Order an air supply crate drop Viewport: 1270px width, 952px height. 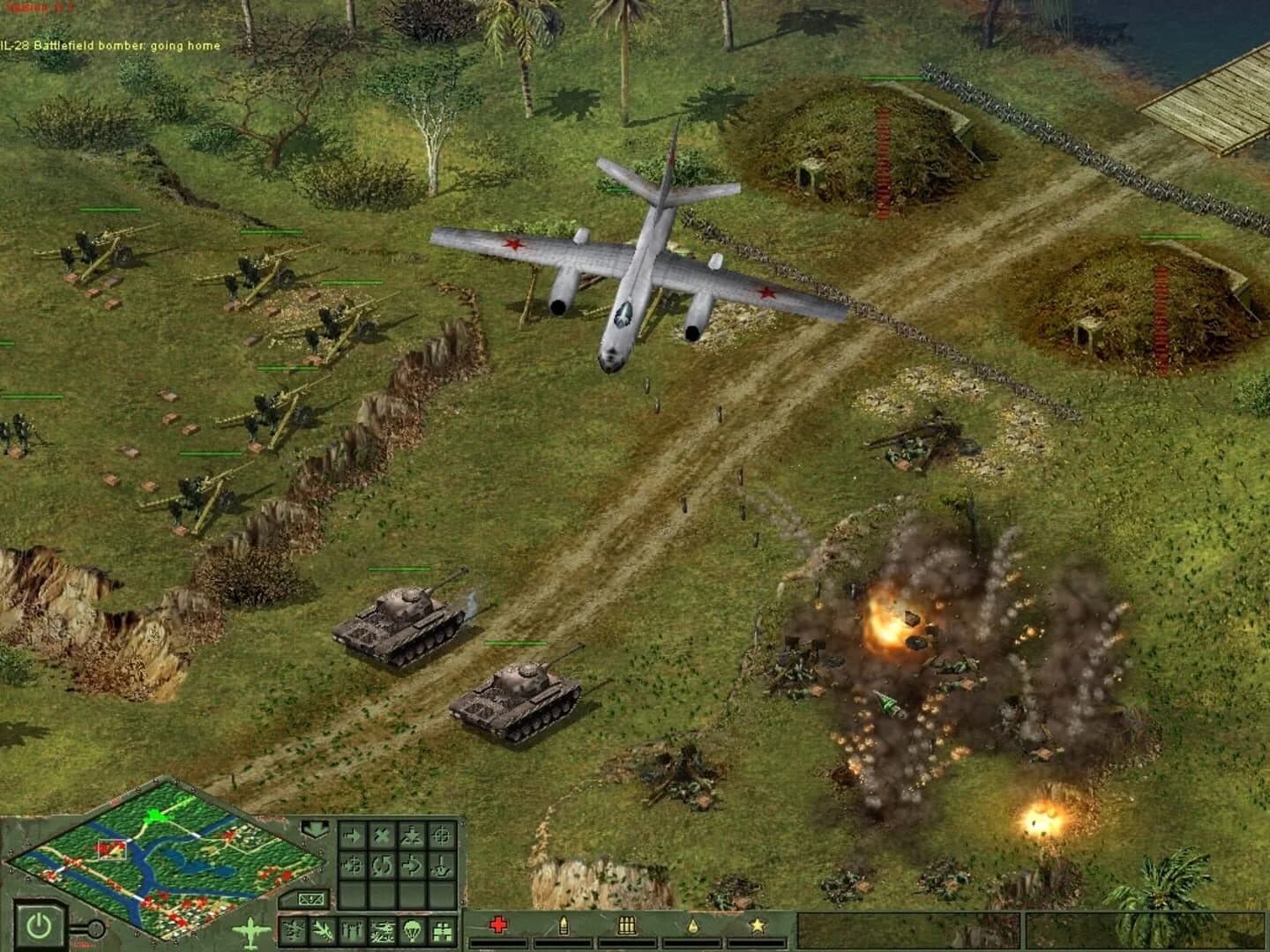click(443, 931)
